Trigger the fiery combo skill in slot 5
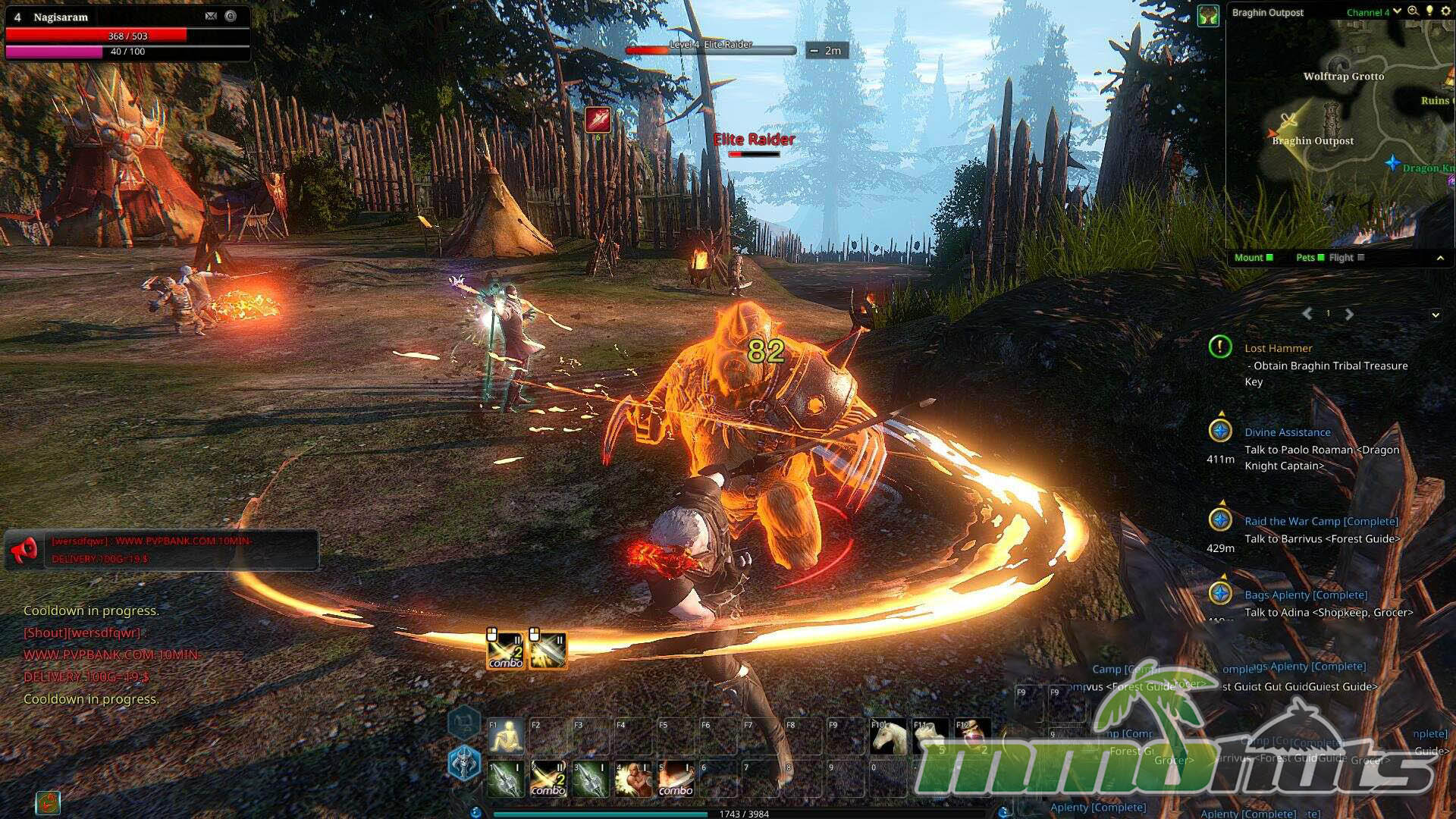 point(676,779)
